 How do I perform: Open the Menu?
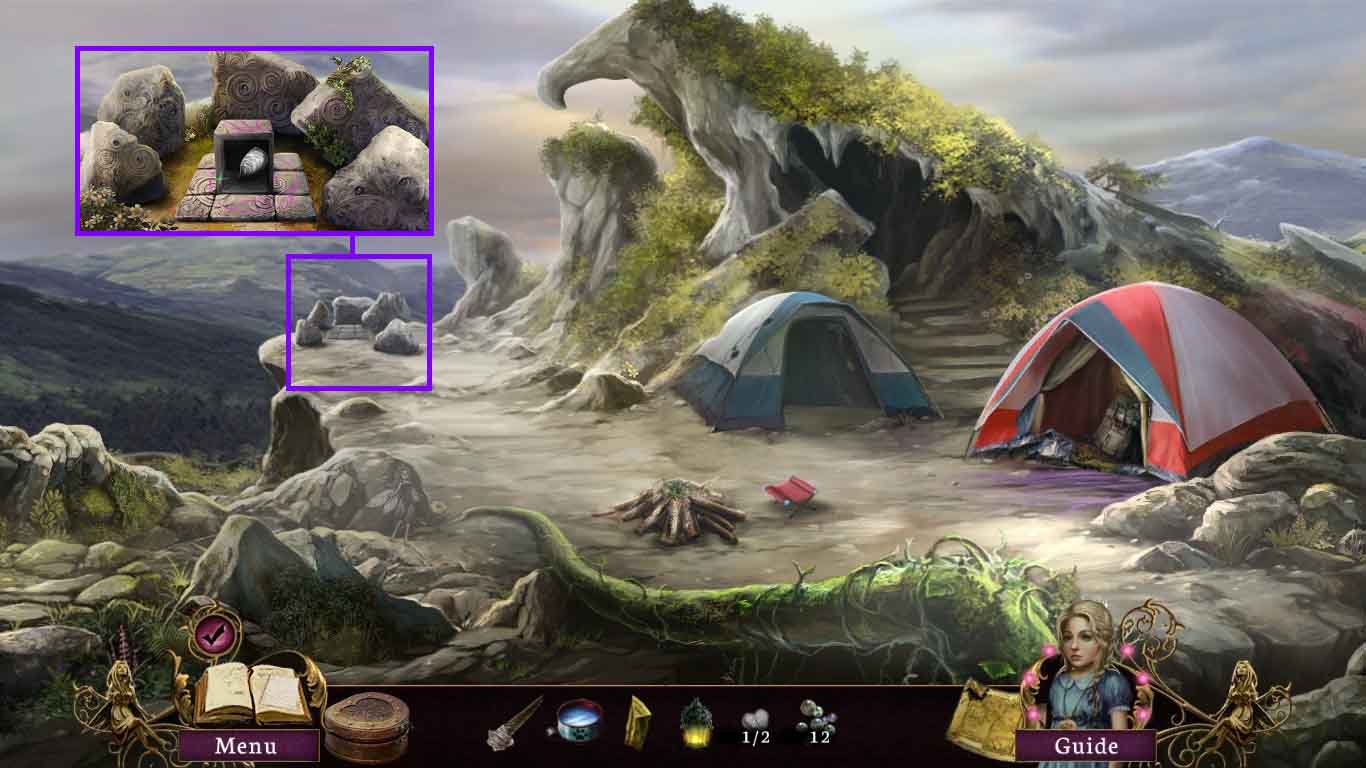pyautogui.click(x=249, y=746)
